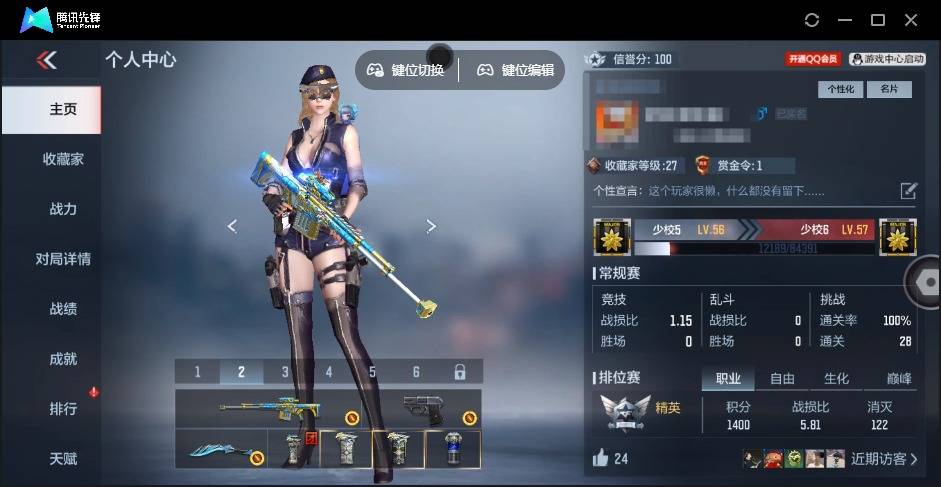
Task: Show the next character with right arrow
Action: [431, 226]
